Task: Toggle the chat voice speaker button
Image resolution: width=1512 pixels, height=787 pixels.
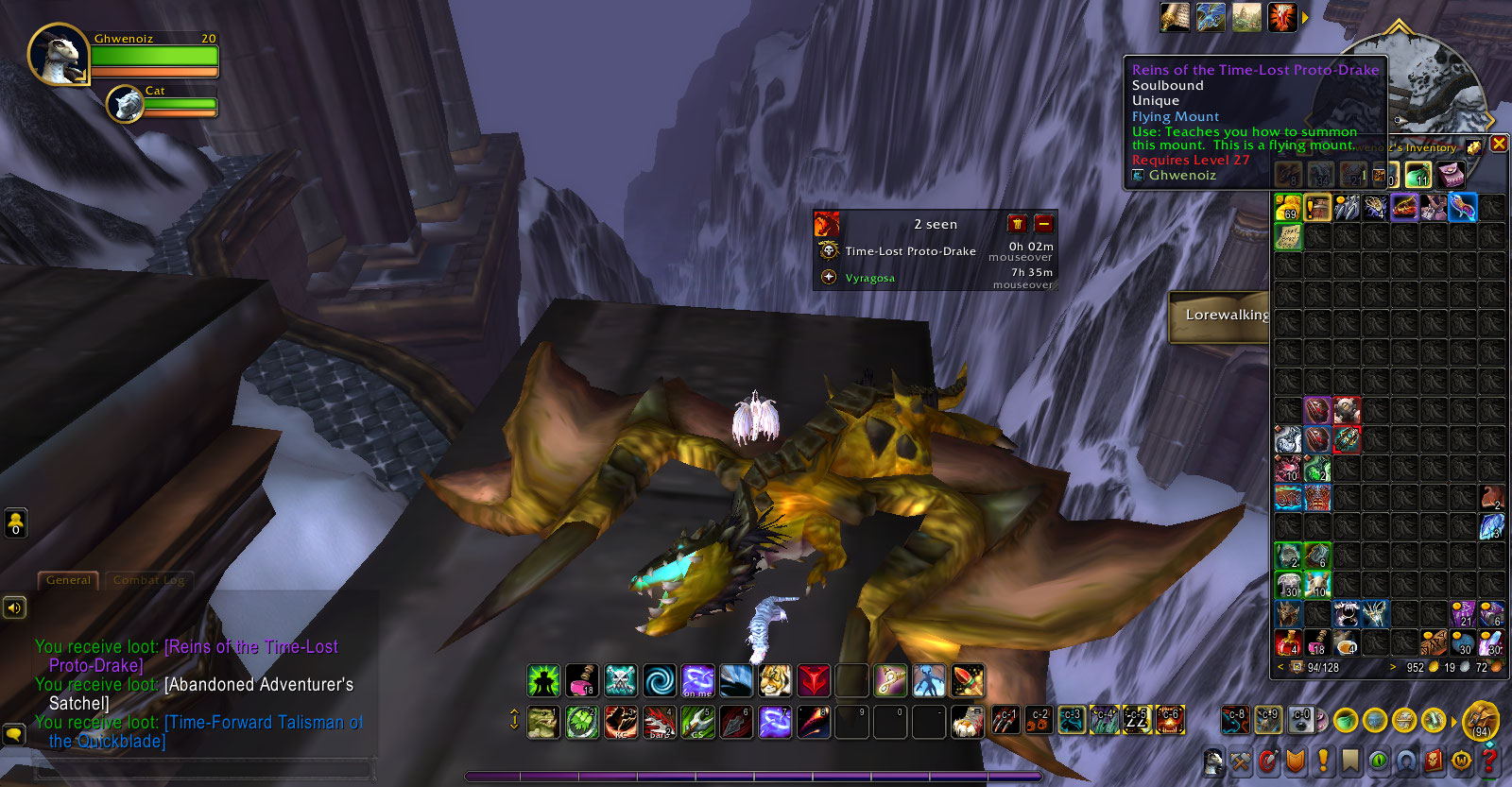Action: click(14, 607)
